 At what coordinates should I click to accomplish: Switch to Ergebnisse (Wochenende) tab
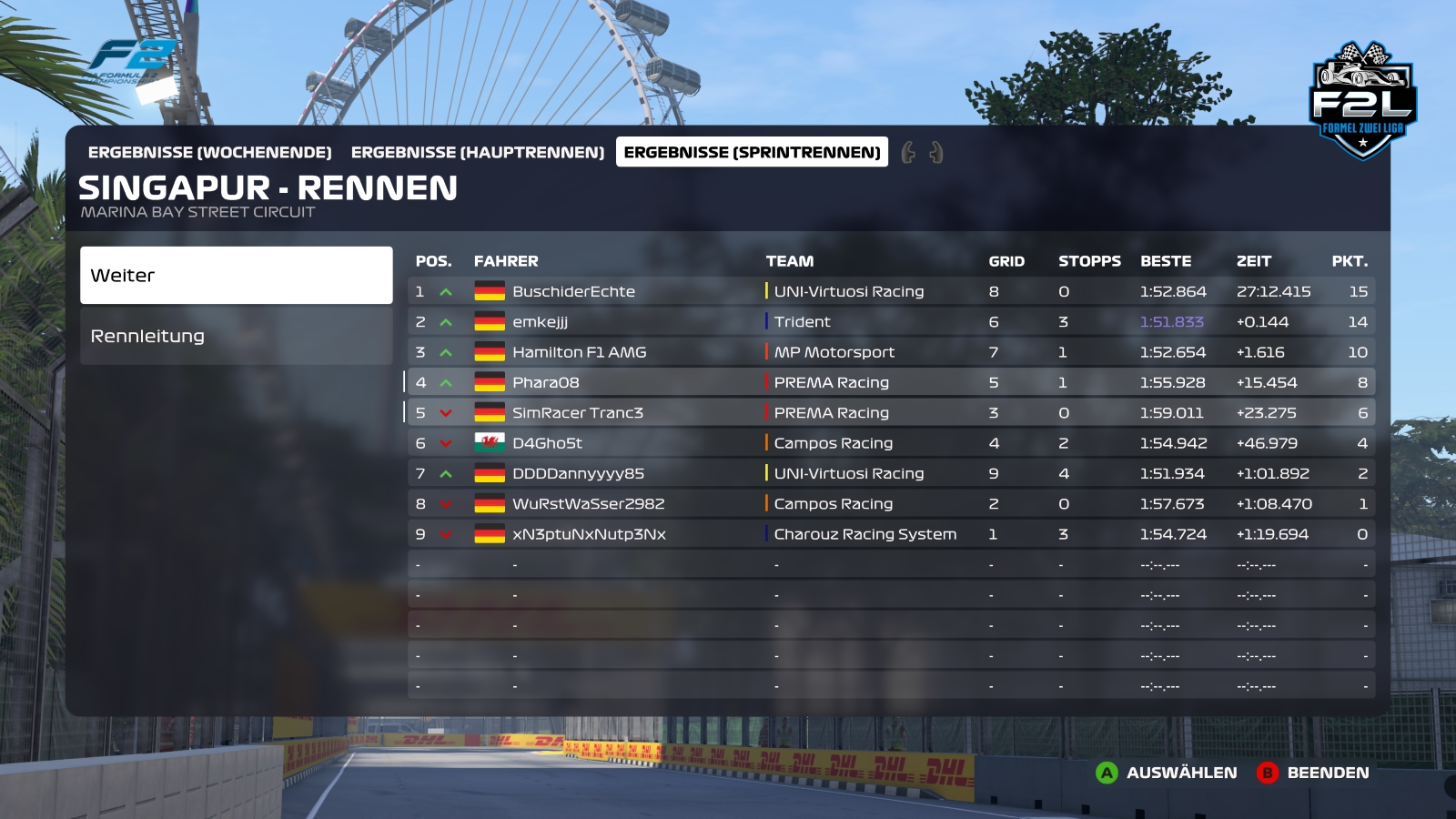tap(209, 152)
